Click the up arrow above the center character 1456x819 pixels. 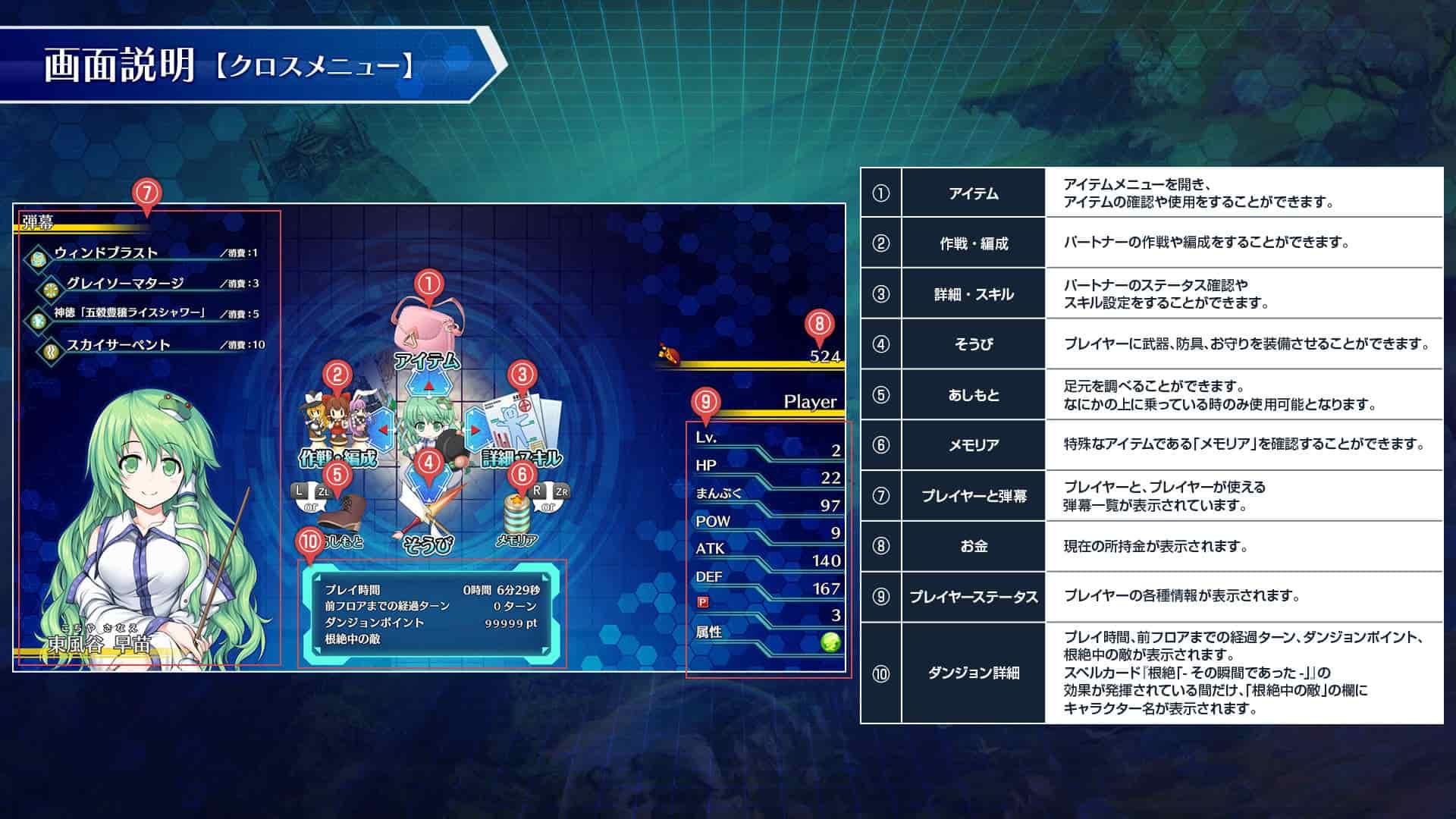coord(428,387)
